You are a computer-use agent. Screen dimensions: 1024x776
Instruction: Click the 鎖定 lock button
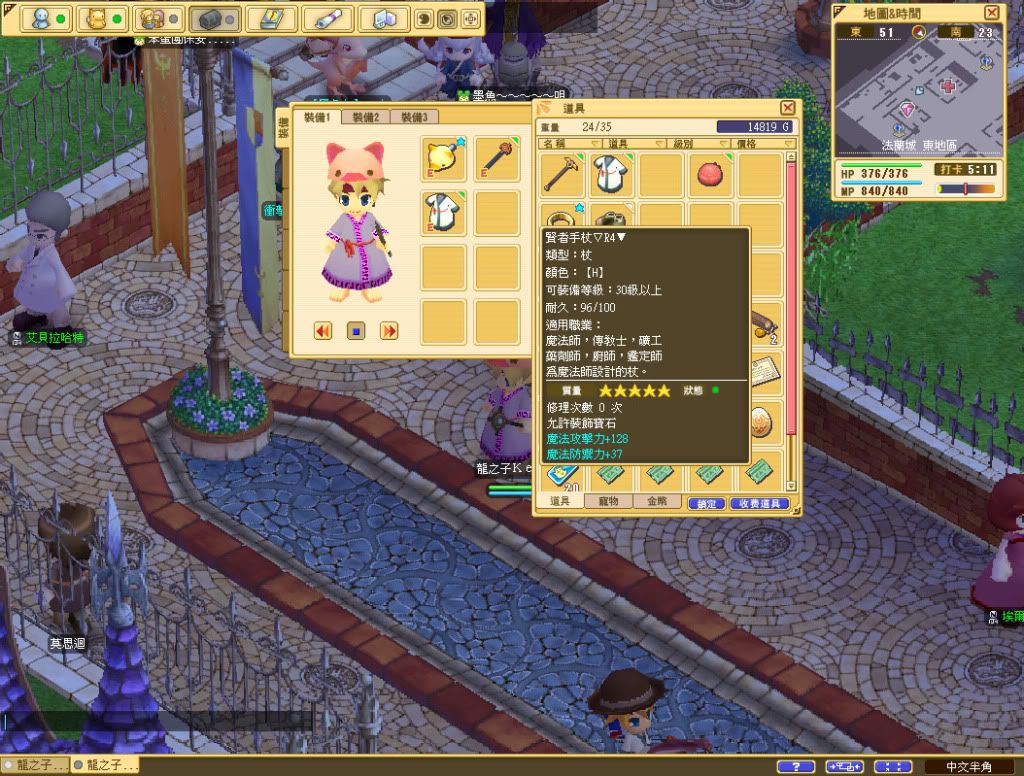tap(706, 503)
